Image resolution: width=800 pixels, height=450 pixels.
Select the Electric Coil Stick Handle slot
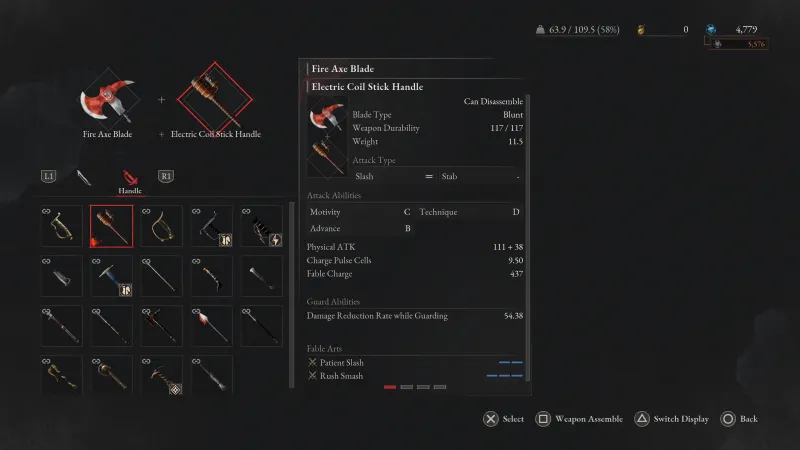[x=112, y=226]
